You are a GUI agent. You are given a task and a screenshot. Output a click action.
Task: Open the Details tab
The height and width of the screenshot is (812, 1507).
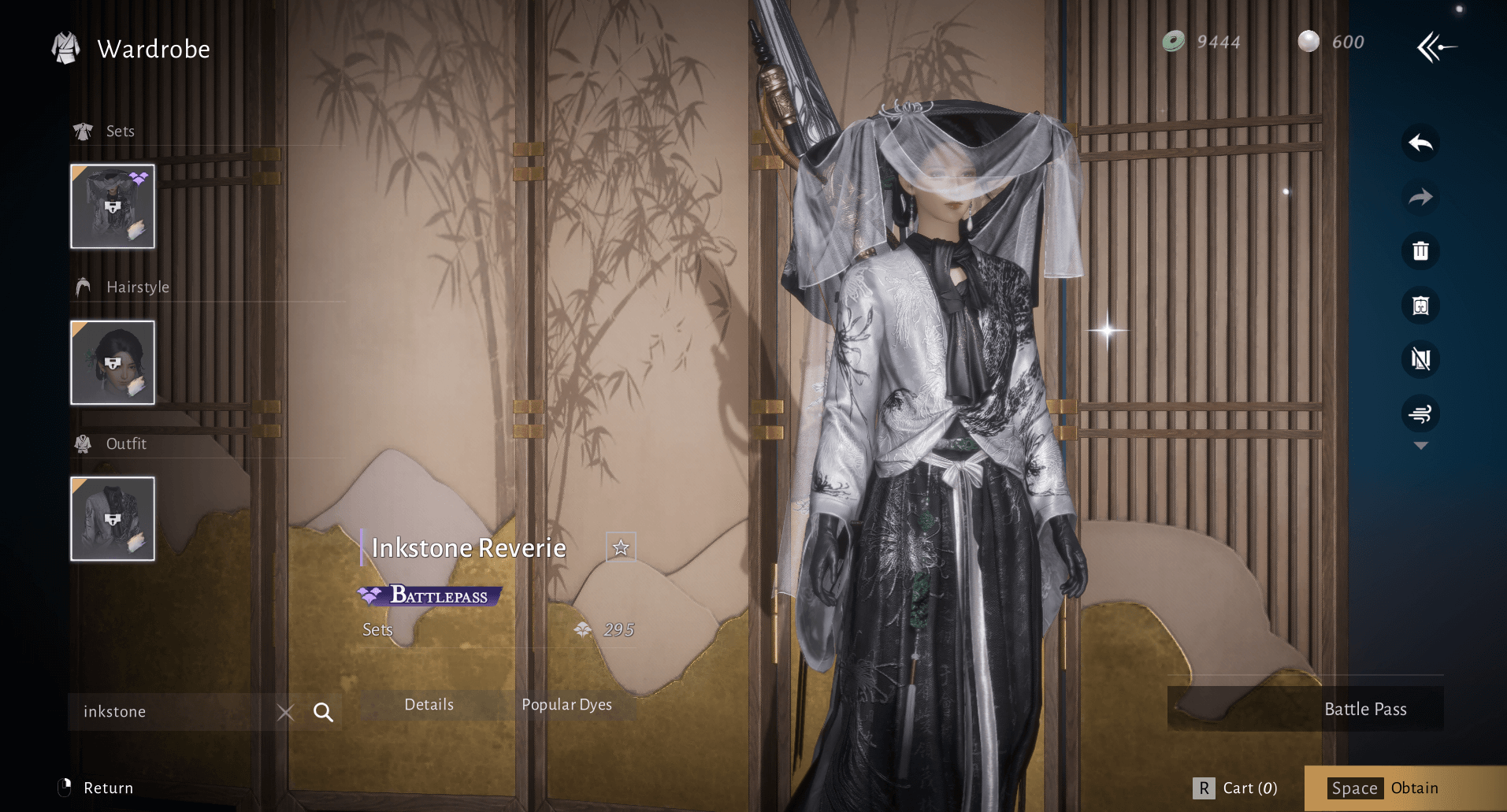(x=429, y=705)
